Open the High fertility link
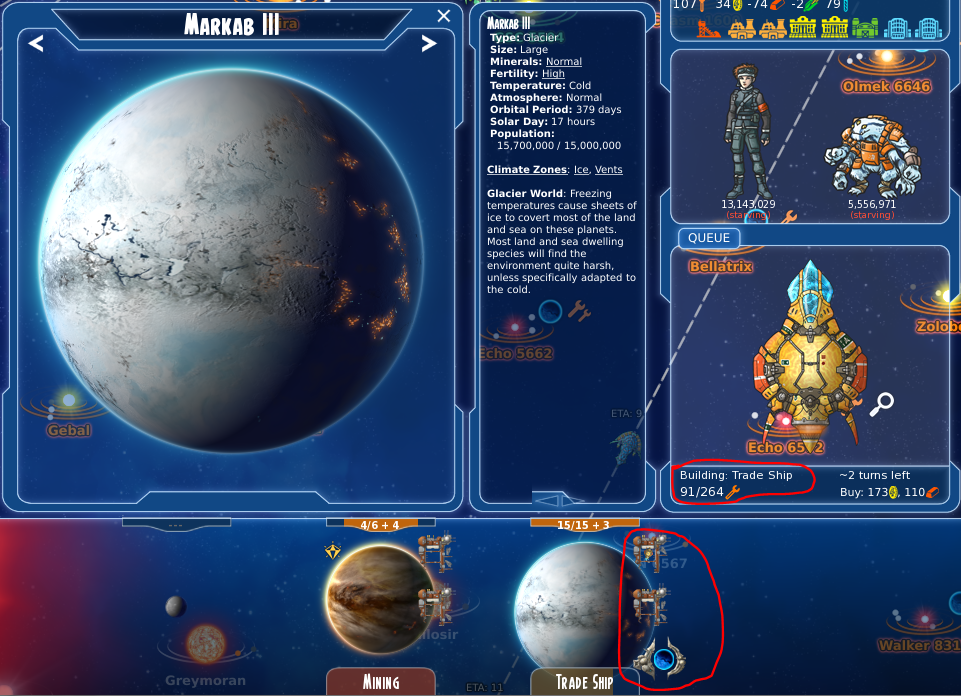 553,74
